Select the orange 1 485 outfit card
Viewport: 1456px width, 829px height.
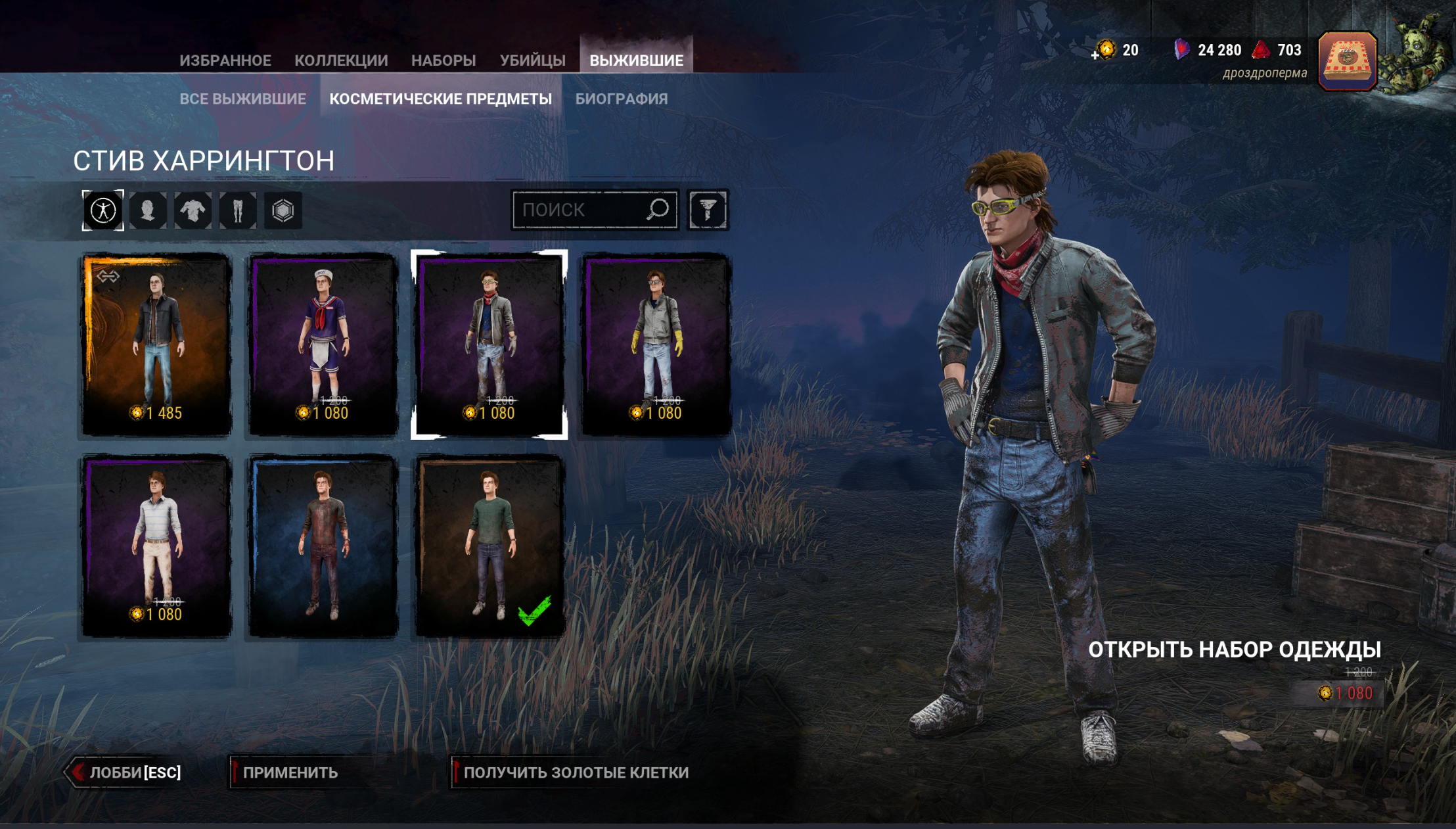156,344
